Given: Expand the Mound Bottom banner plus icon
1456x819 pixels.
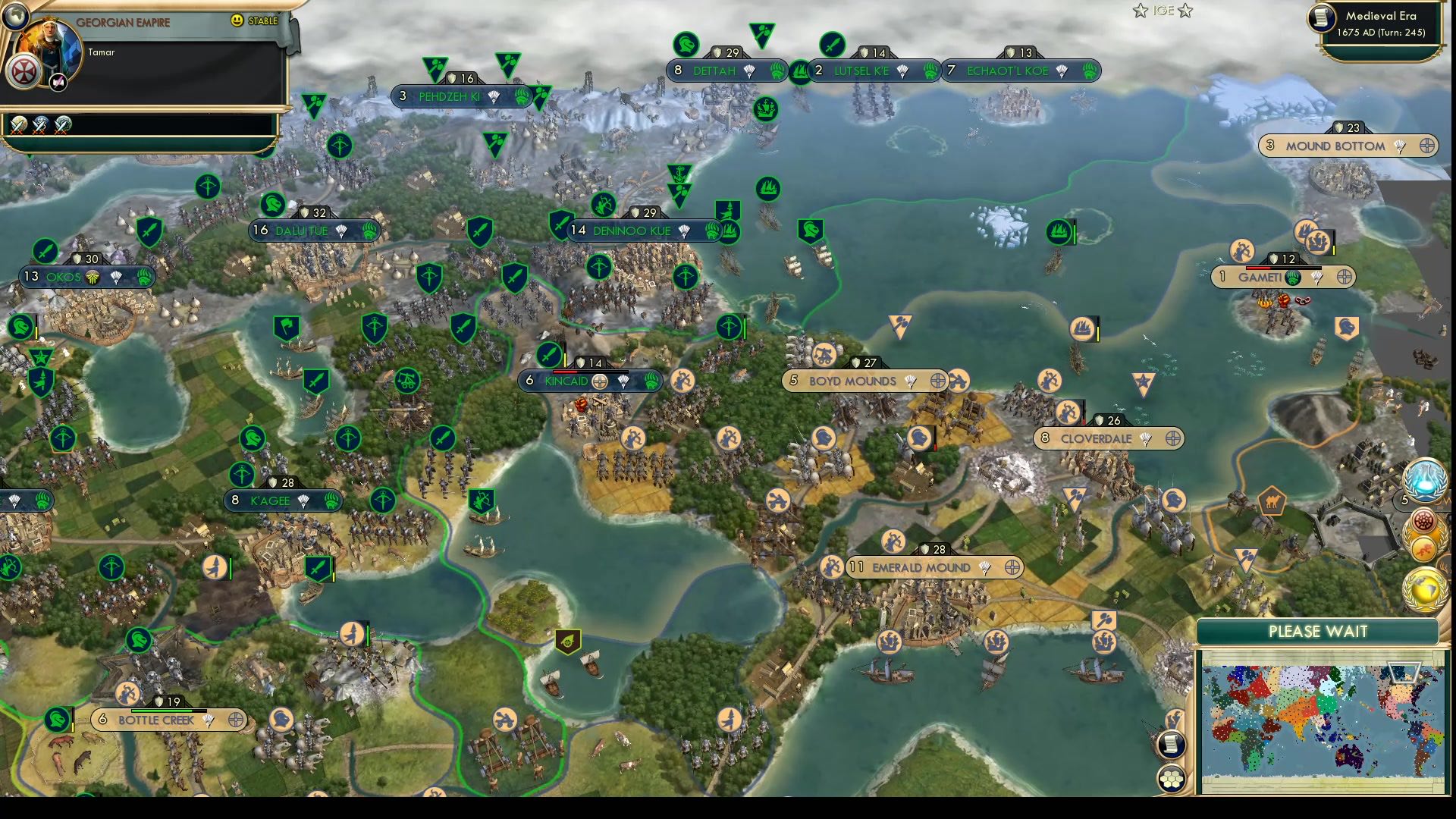Looking at the screenshot, I should [1428, 146].
